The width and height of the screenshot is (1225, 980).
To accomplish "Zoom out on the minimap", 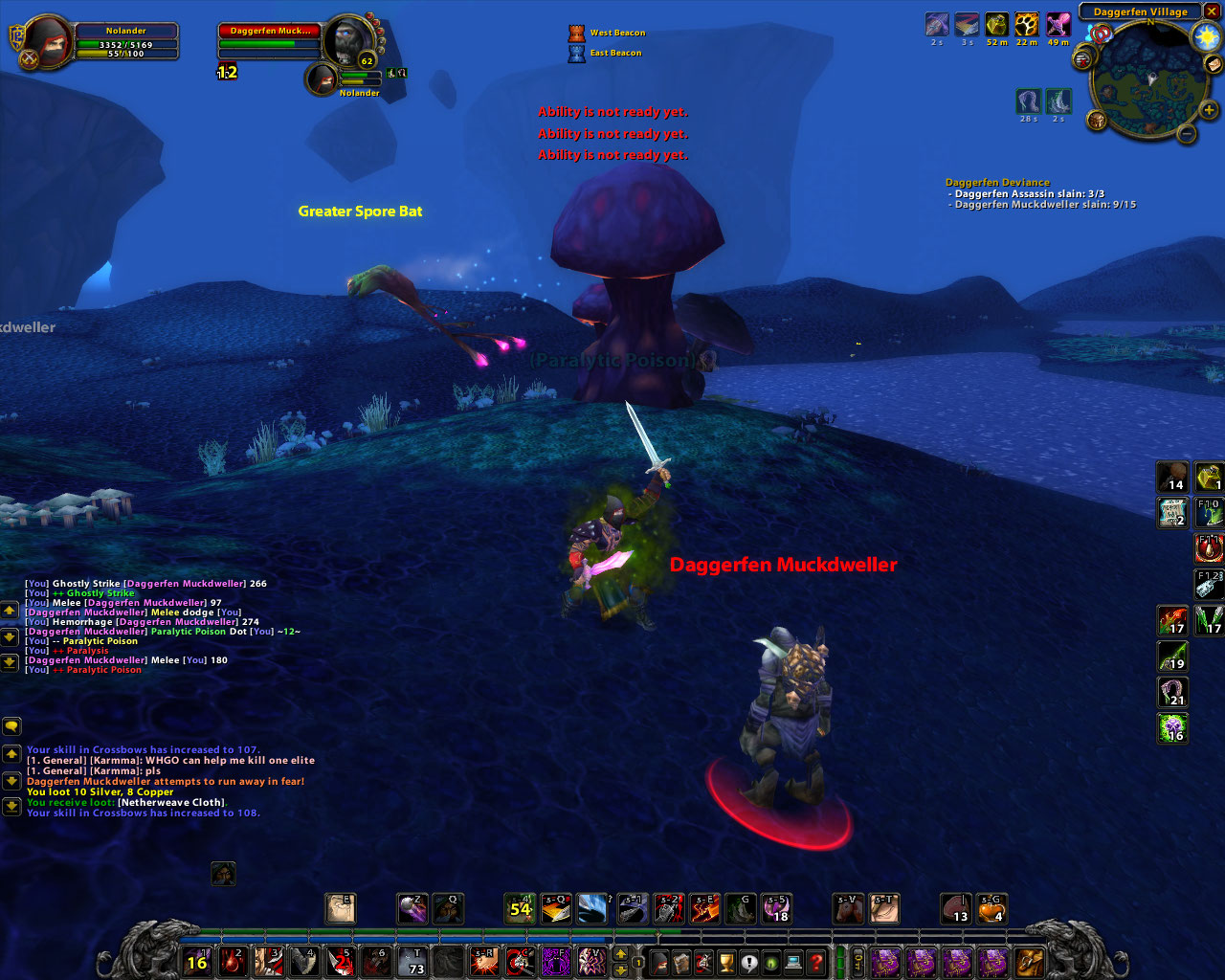I will (1187, 134).
